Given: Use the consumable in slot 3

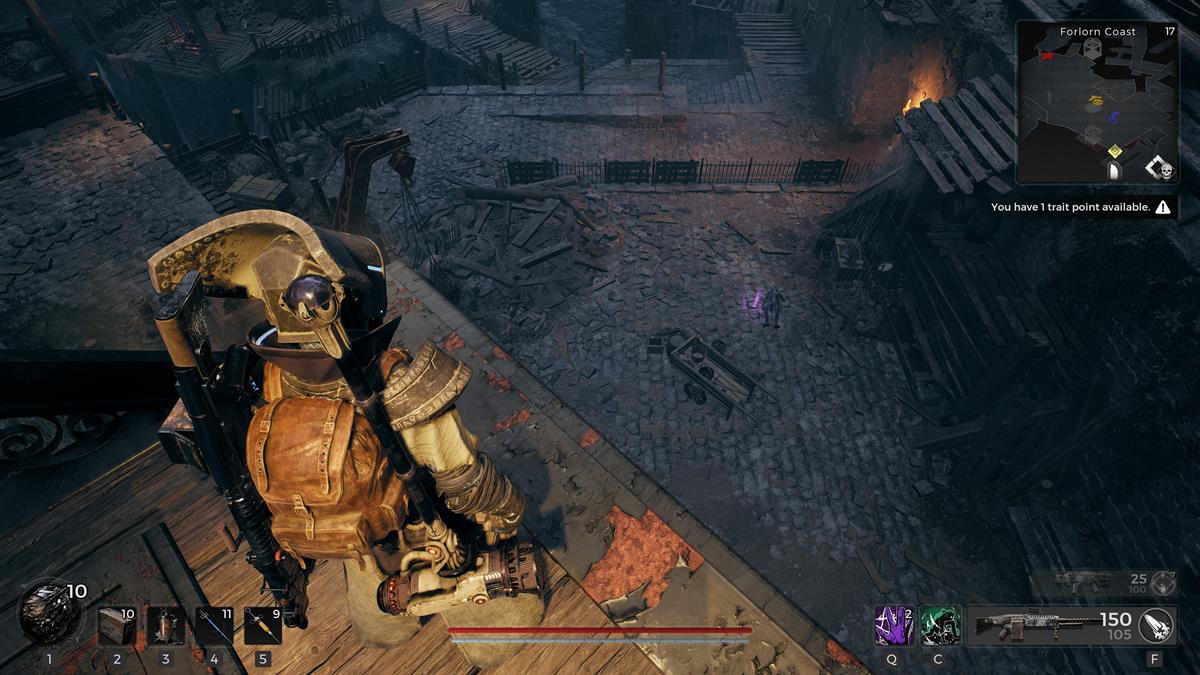Looking at the screenshot, I should pos(166,626).
